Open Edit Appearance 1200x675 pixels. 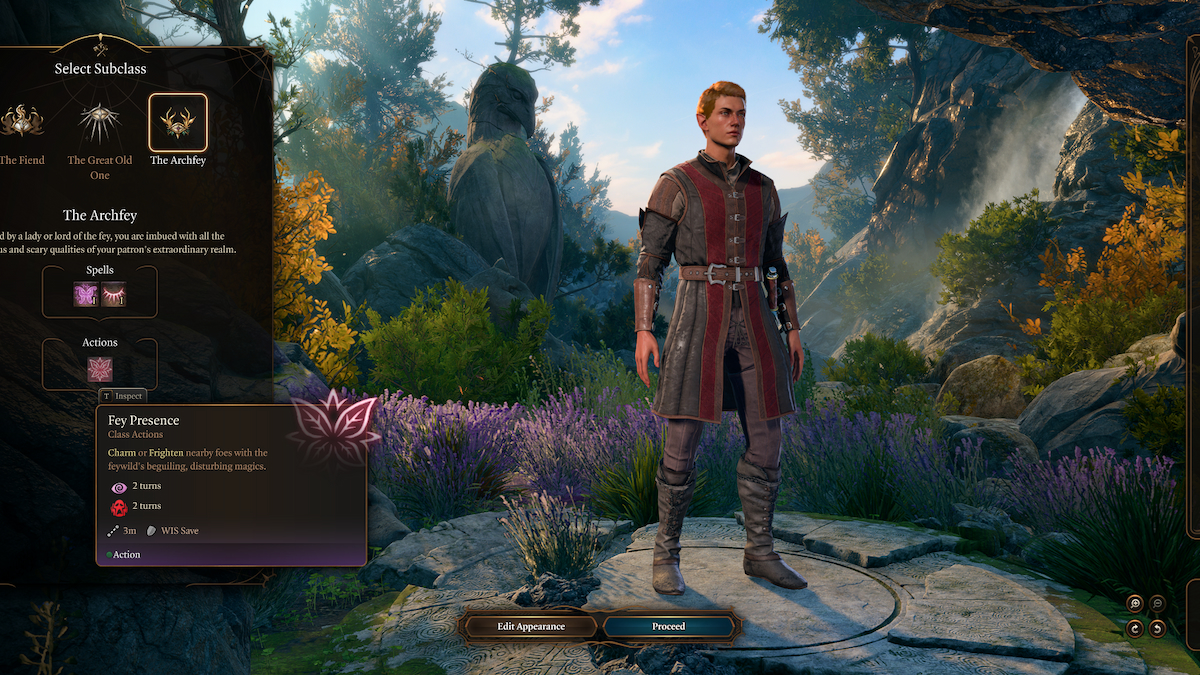pyautogui.click(x=531, y=626)
